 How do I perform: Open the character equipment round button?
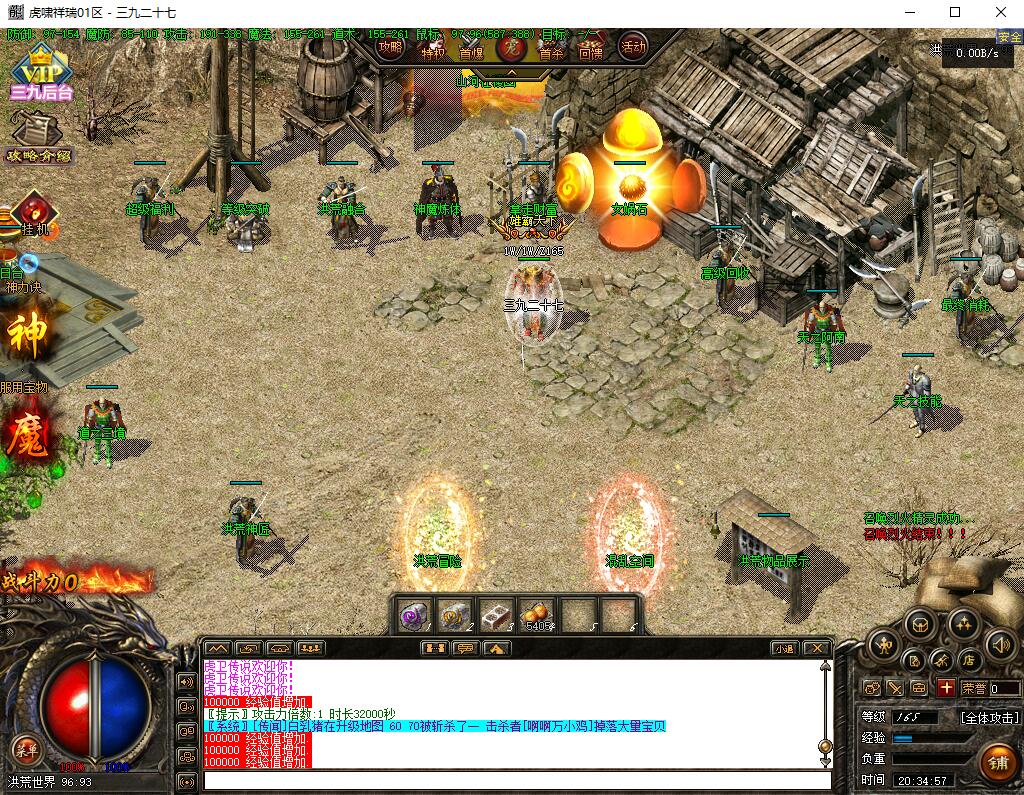pos(882,645)
